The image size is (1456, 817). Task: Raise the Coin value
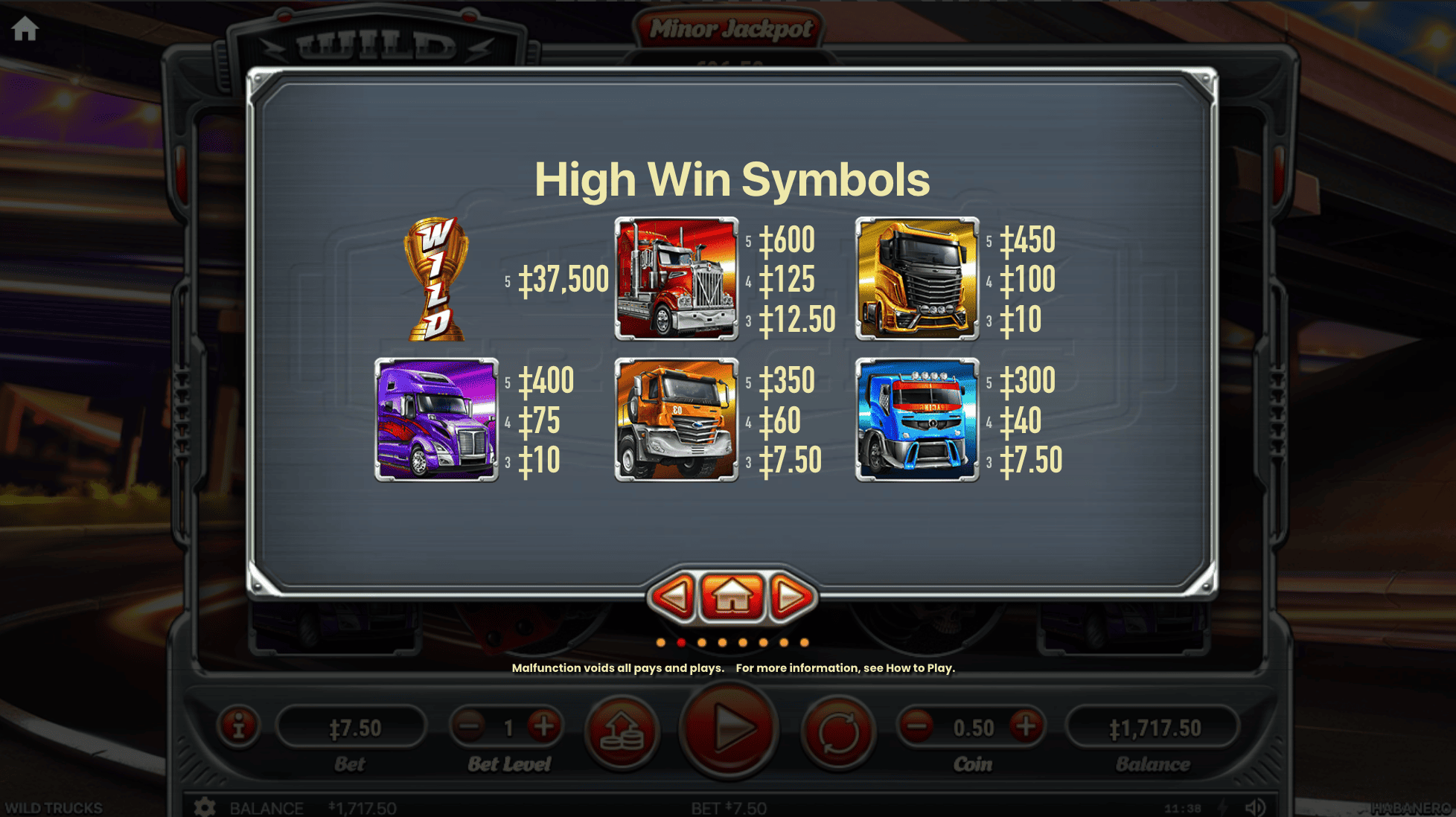(1026, 726)
